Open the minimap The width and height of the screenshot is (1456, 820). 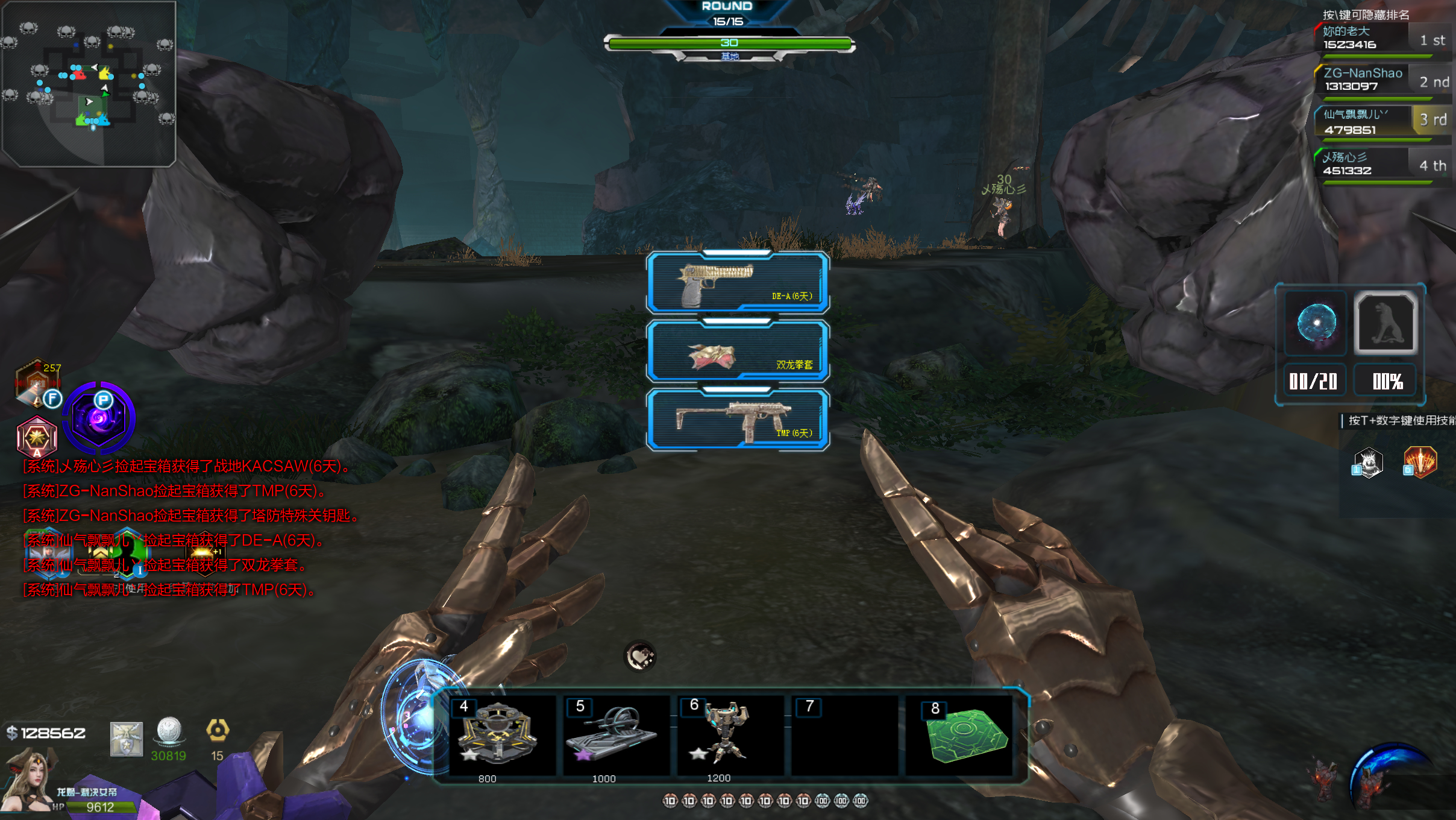click(x=89, y=83)
